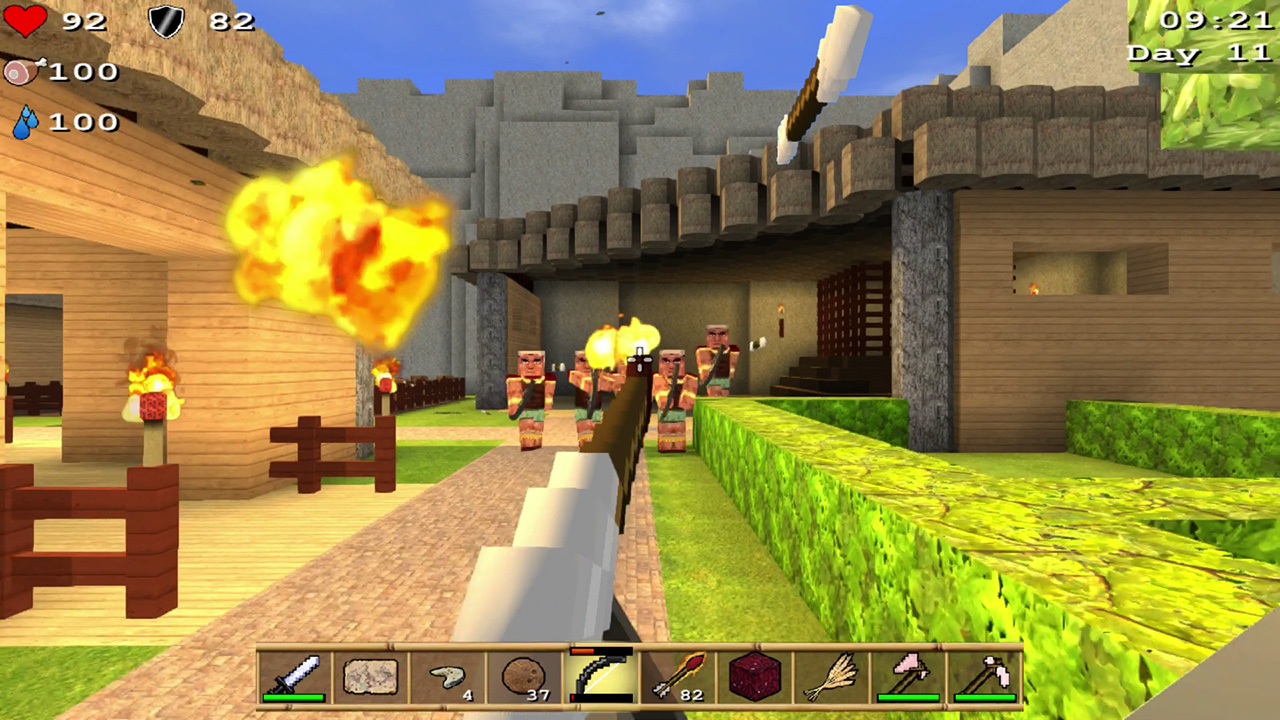Image resolution: width=1280 pixels, height=720 pixels.
Task: Select the equipped bow in the hotbar
Action: click(x=600, y=678)
